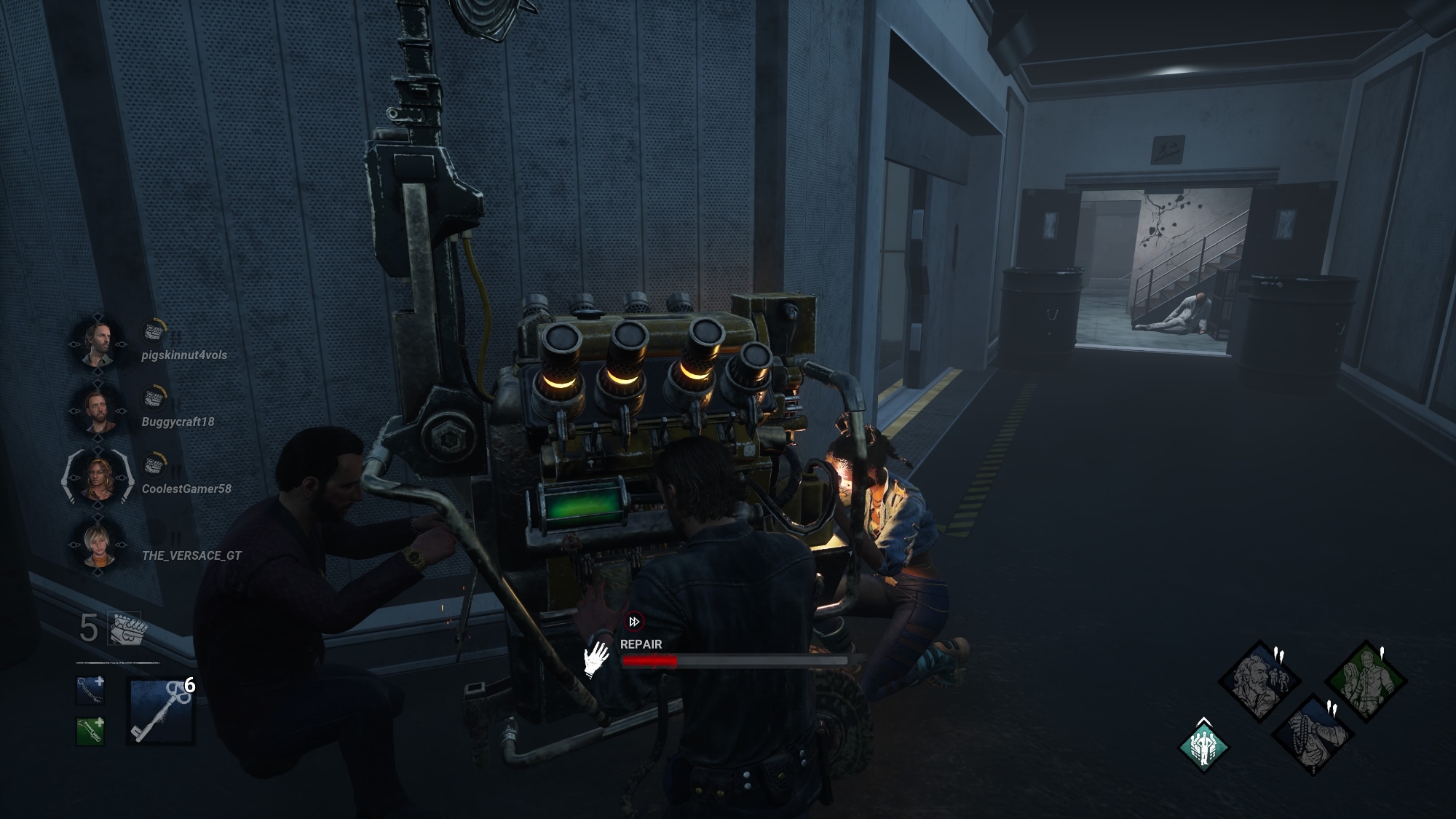Select pigskinnut4vols survivor portrait
Image resolution: width=1456 pixels, height=819 pixels.
click(x=98, y=343)
